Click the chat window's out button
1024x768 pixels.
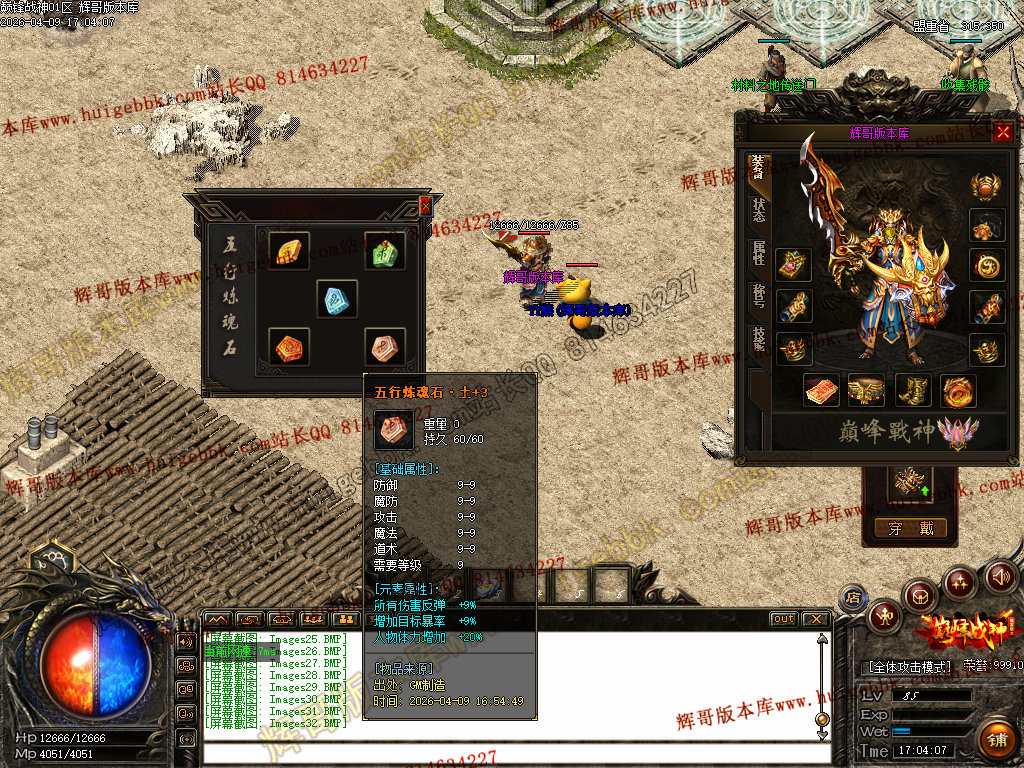pos(784,619)
